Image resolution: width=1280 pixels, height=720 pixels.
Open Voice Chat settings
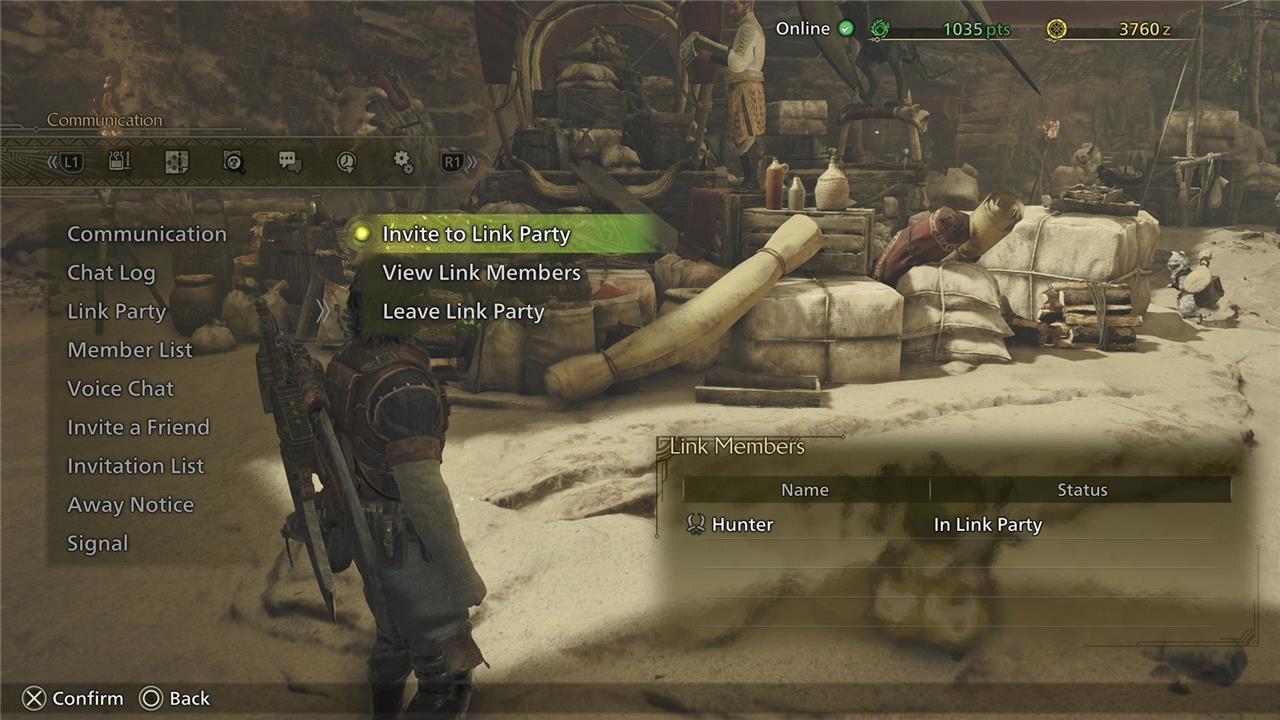(x=120, y=389)
